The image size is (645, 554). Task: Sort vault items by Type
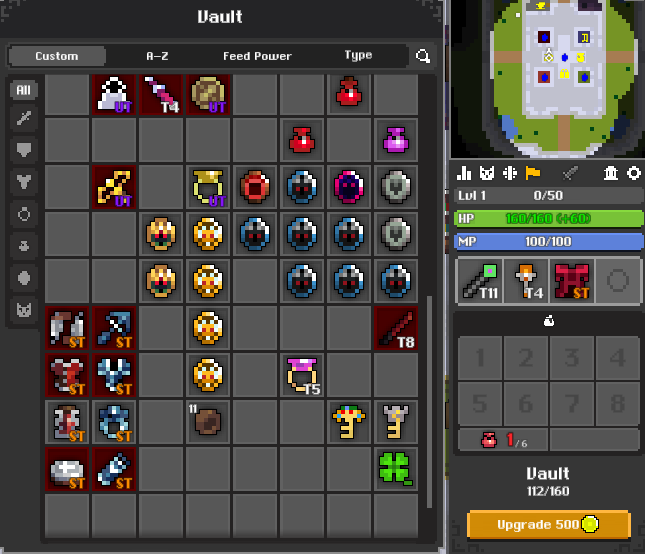tap(358, 56)
